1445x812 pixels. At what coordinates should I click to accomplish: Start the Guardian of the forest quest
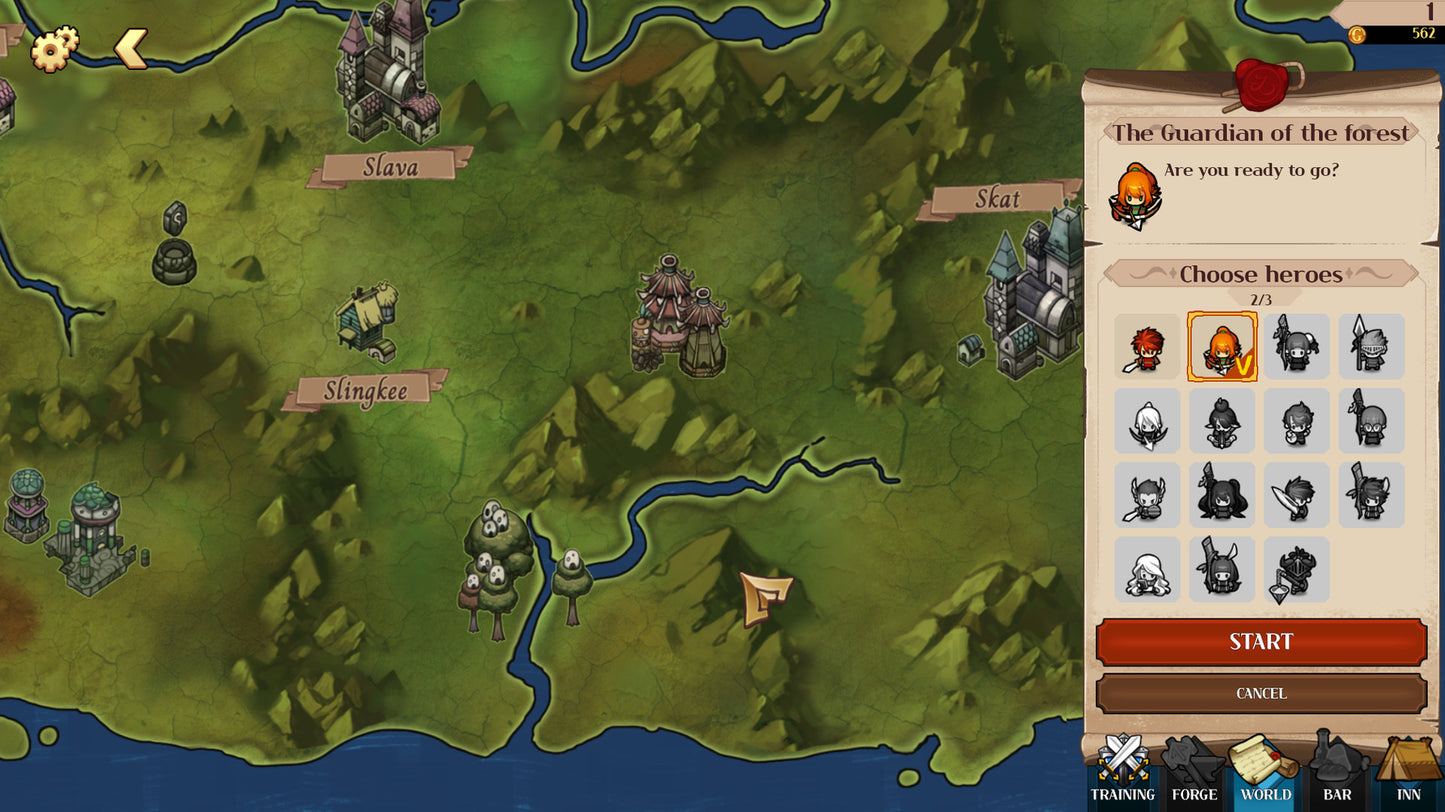(1261, 642)
